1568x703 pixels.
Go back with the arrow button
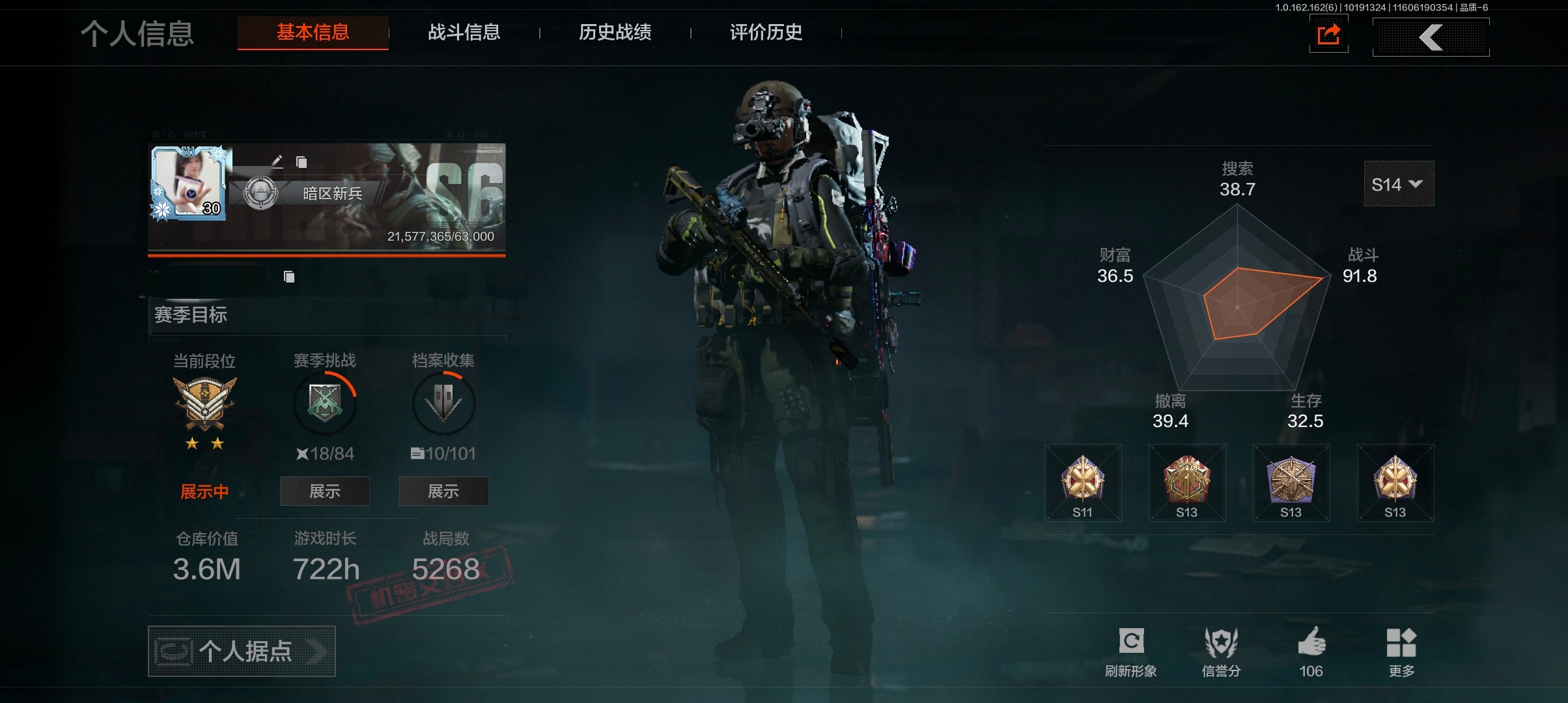click(1431, 37)
